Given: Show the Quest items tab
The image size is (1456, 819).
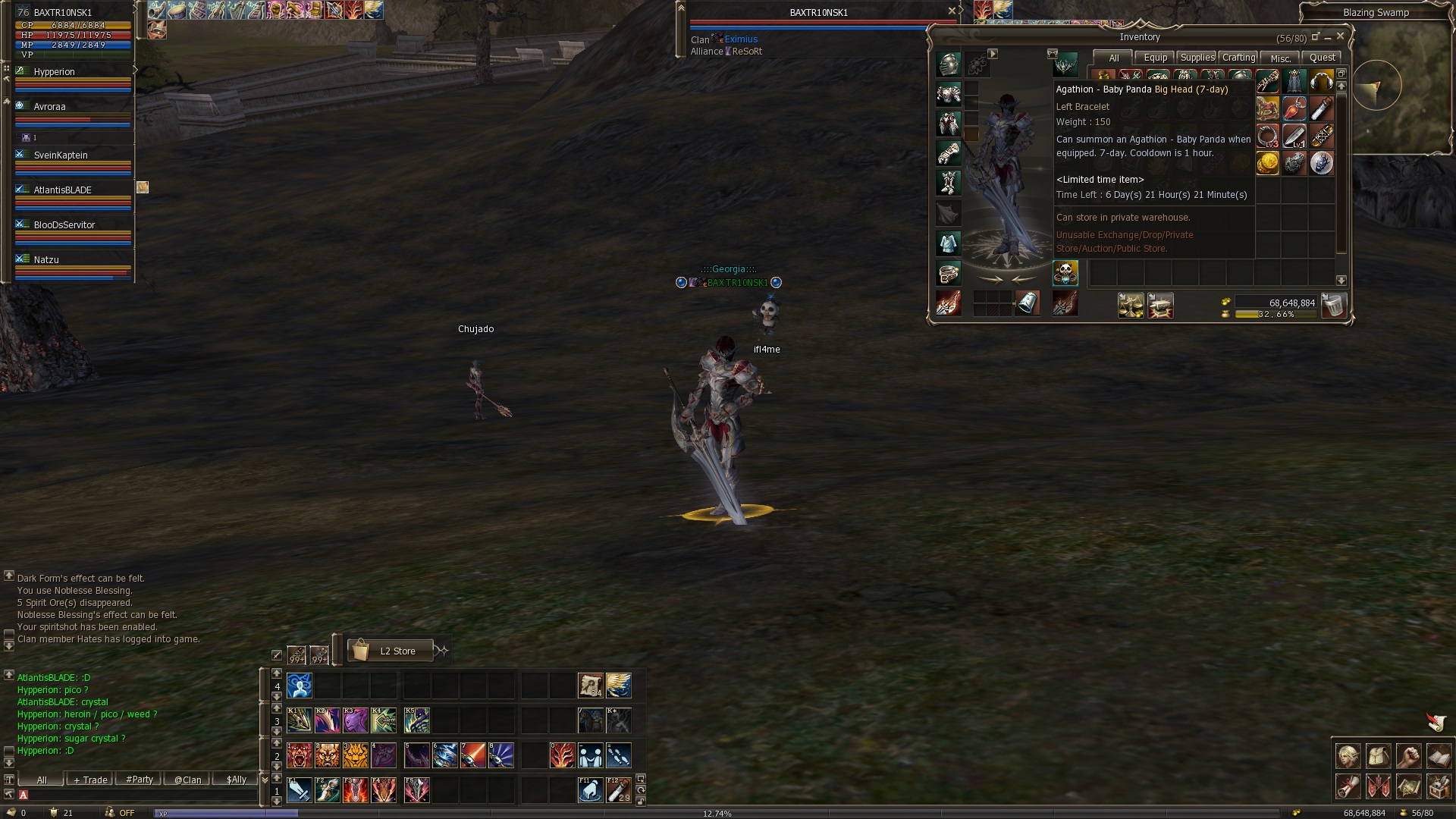Looking at the screenshot, I should click(1322, 58).
